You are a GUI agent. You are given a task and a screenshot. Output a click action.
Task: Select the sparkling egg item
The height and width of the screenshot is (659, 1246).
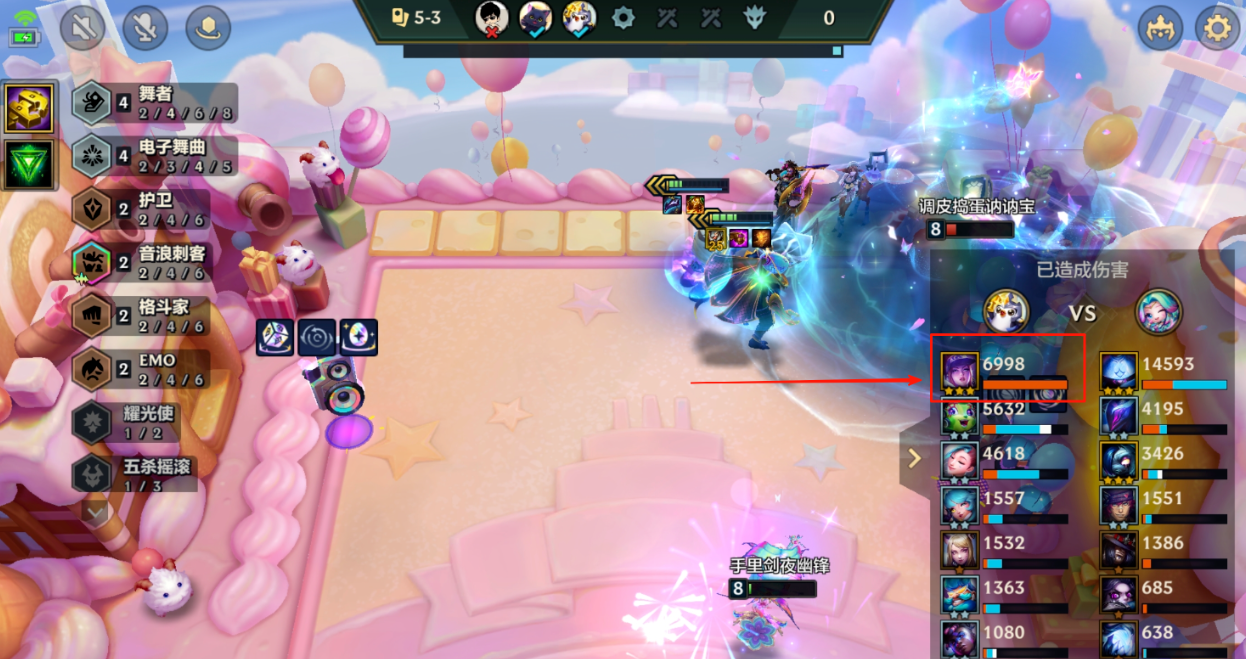(358, 338)
